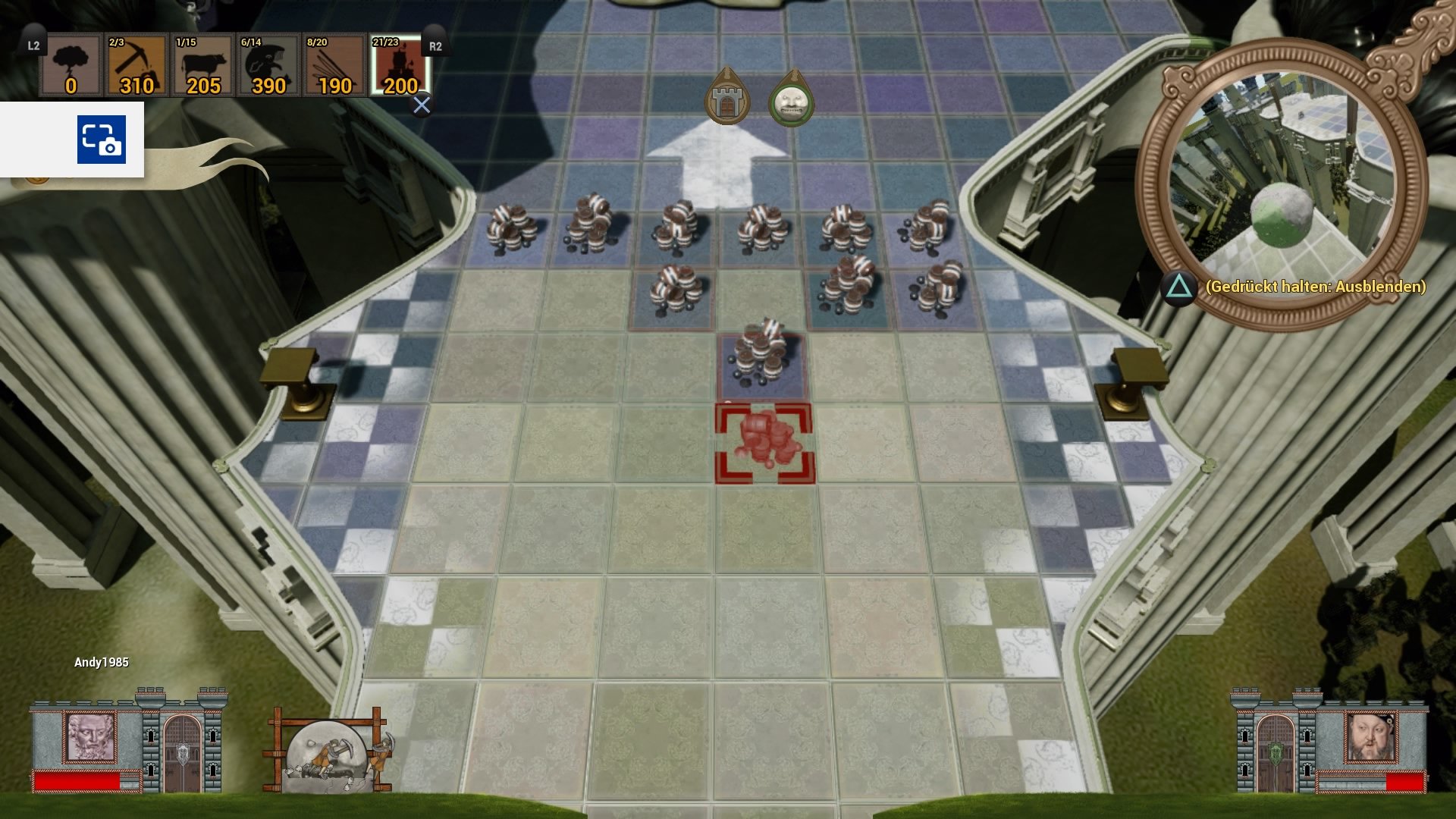Click the screenshot capture overlay icon
1456x819 pixels.
[x=101, y=140]
